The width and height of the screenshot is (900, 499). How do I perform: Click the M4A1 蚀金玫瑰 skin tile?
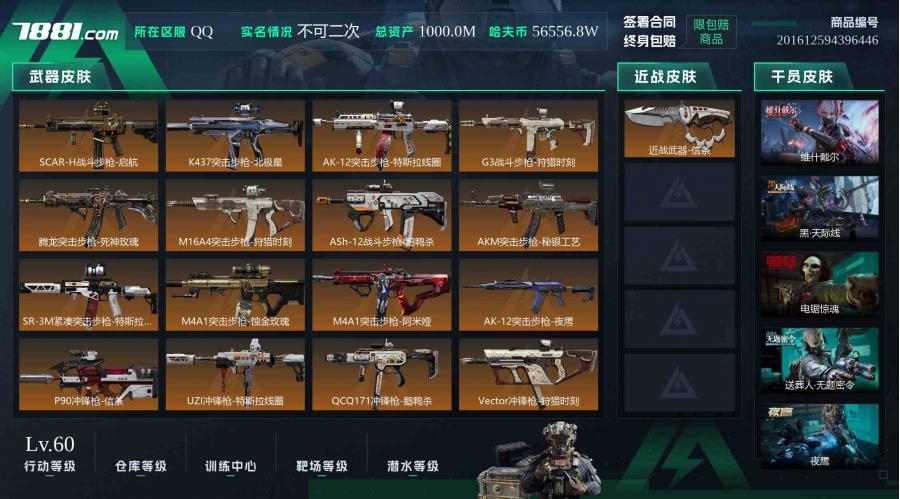pos(235,295)
